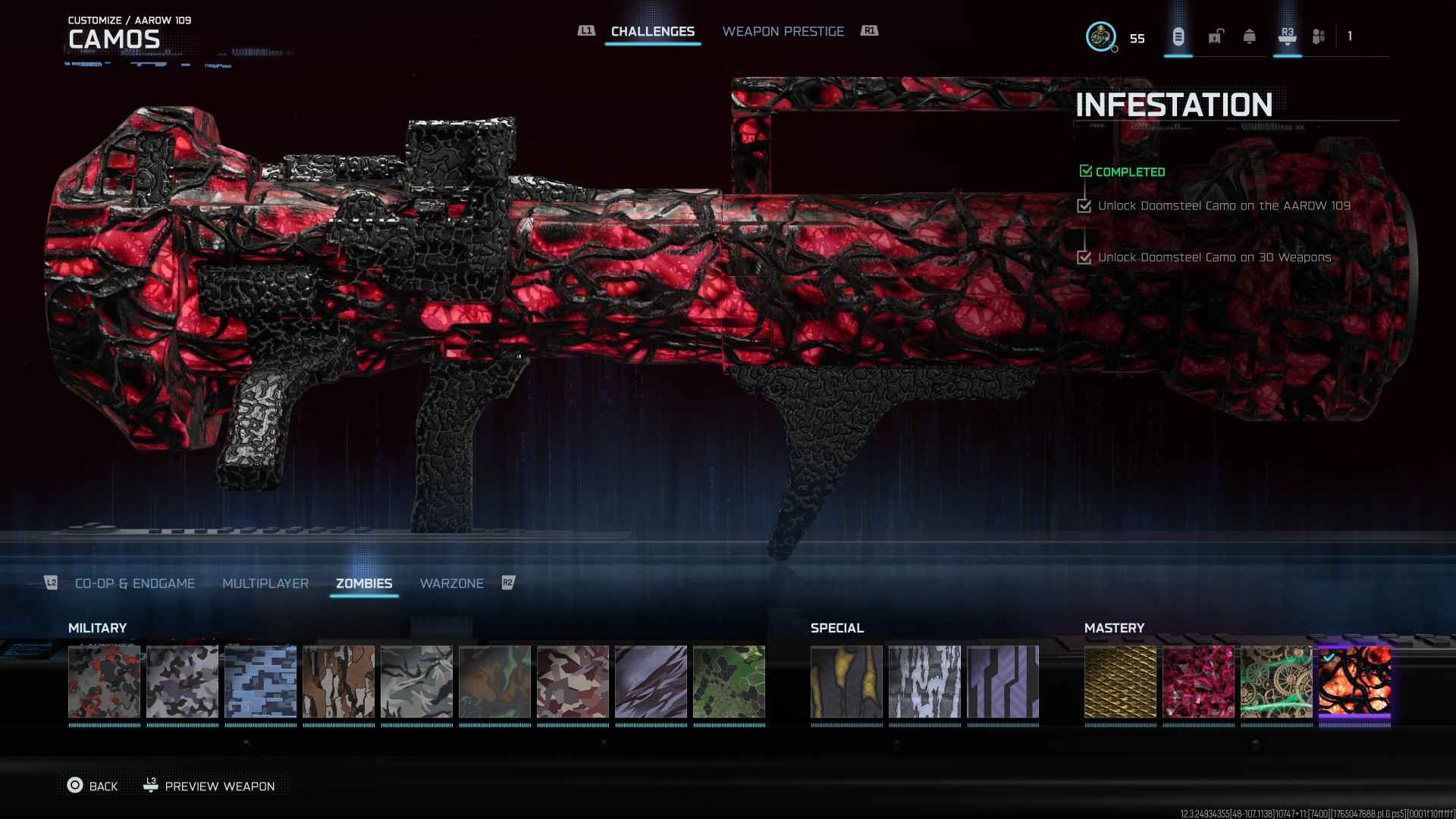
Task: Choose the red crystal mastery camo
Action: pos(1198,682)
